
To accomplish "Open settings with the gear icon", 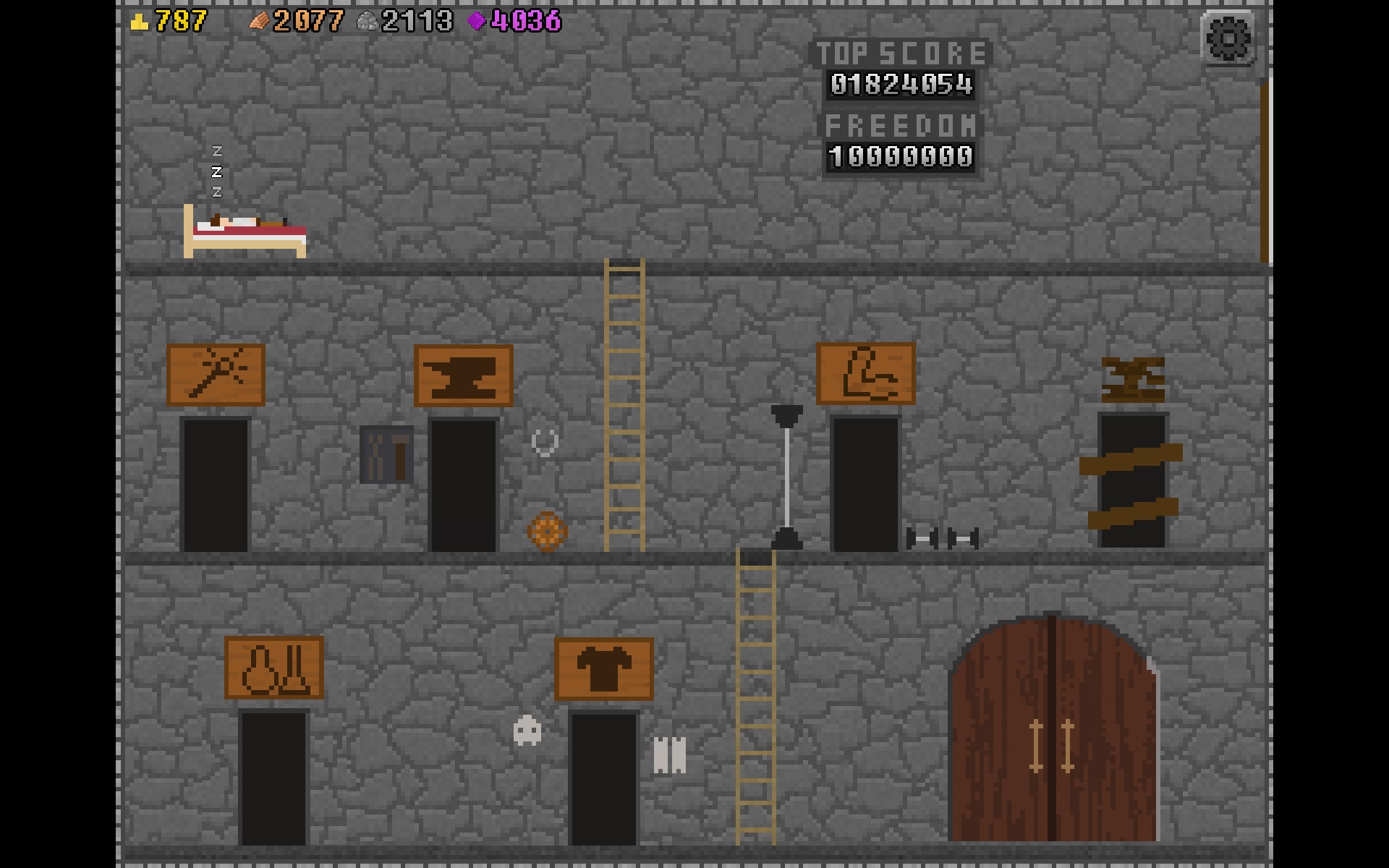I will (1228, 38).
